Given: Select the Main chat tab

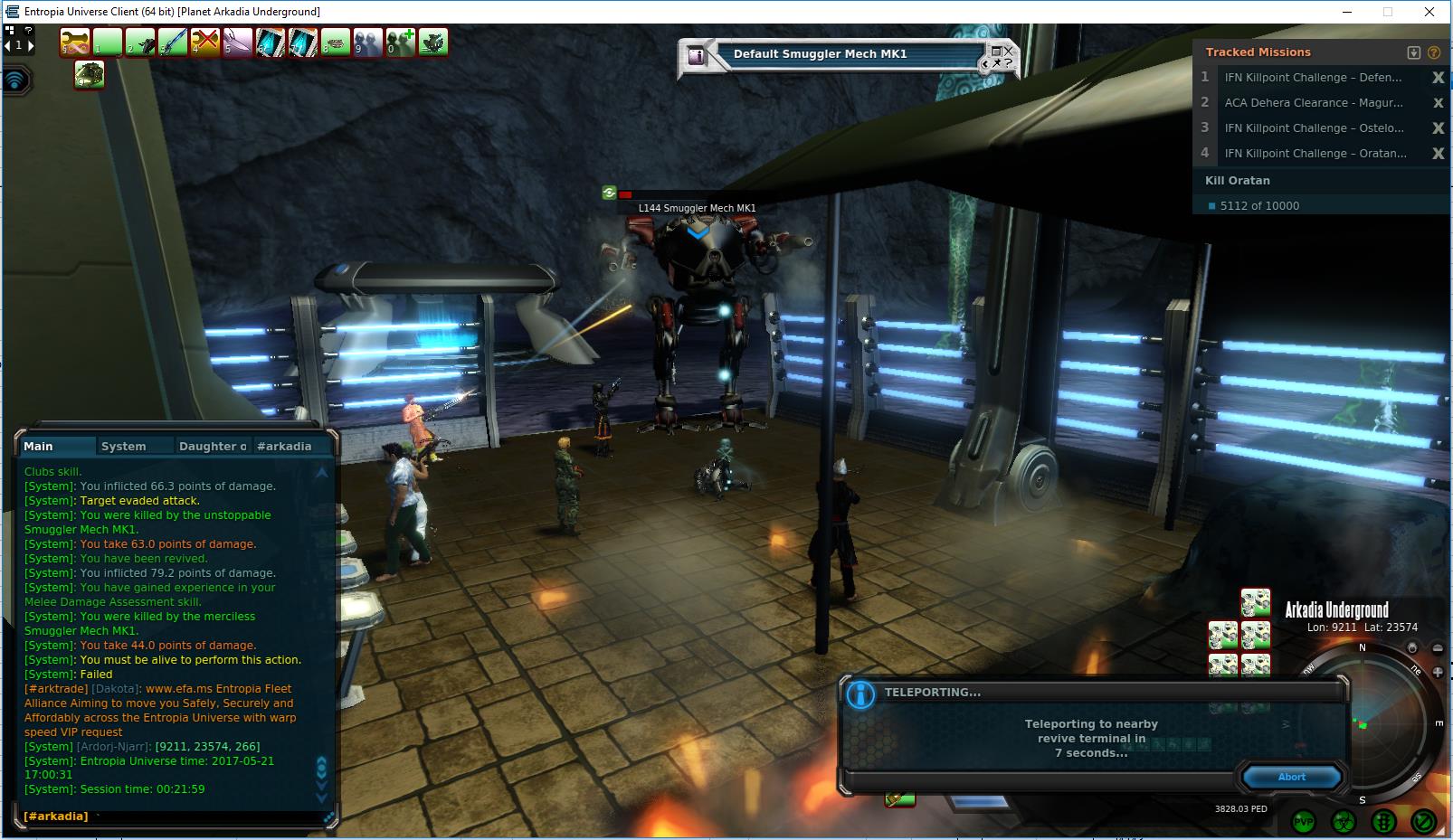Looking at the screenshot, I should point(39,446).
